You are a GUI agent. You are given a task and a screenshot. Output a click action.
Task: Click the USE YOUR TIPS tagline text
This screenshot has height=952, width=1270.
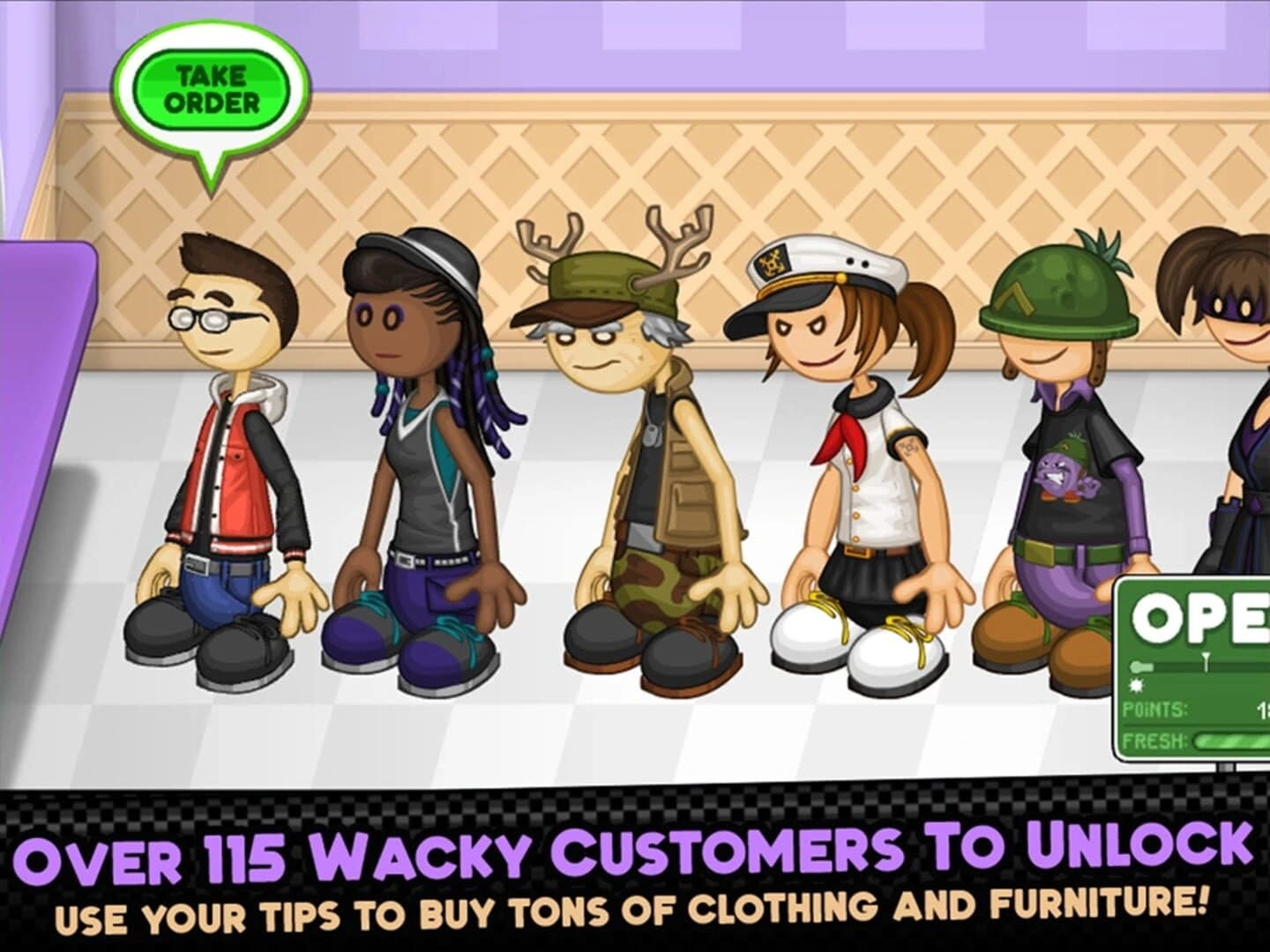[x=635, y=908]
